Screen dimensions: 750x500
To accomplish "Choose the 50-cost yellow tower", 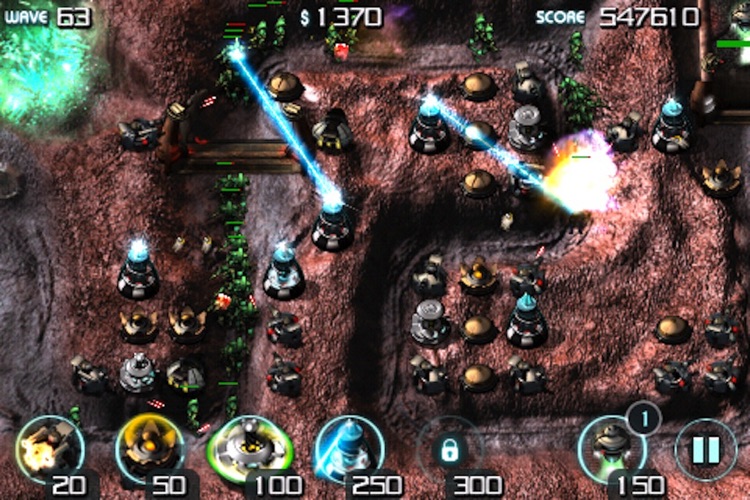I will click(148, 448).
